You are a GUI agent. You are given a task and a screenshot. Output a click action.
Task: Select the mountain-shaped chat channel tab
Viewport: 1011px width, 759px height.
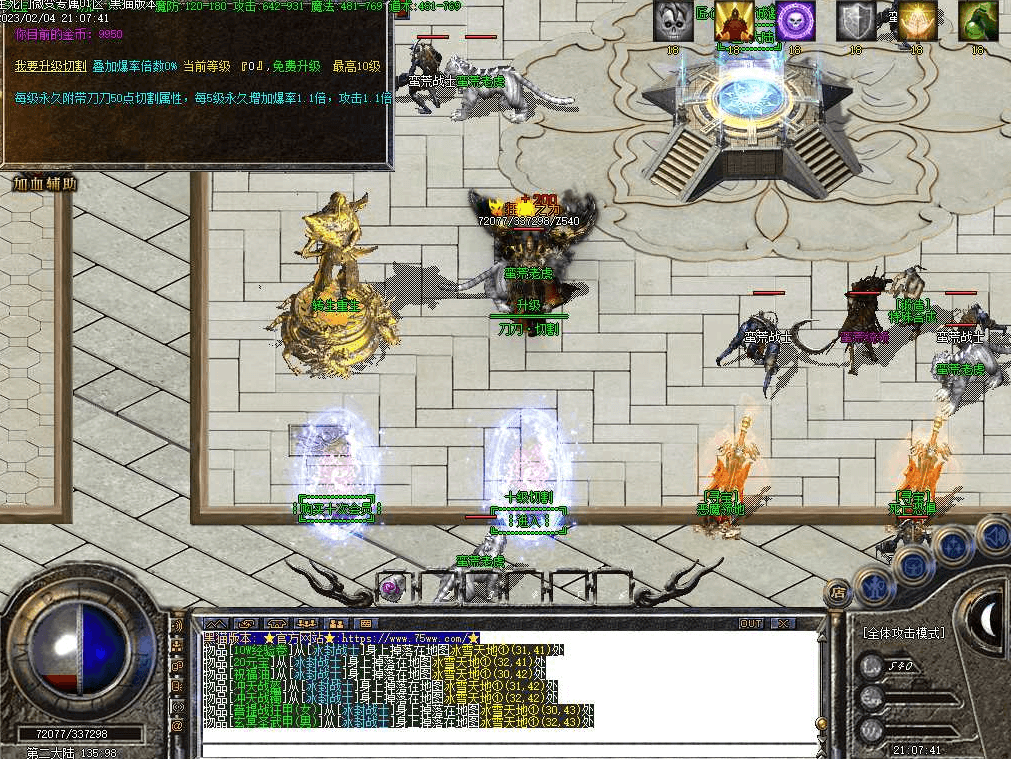pos(217,623)
